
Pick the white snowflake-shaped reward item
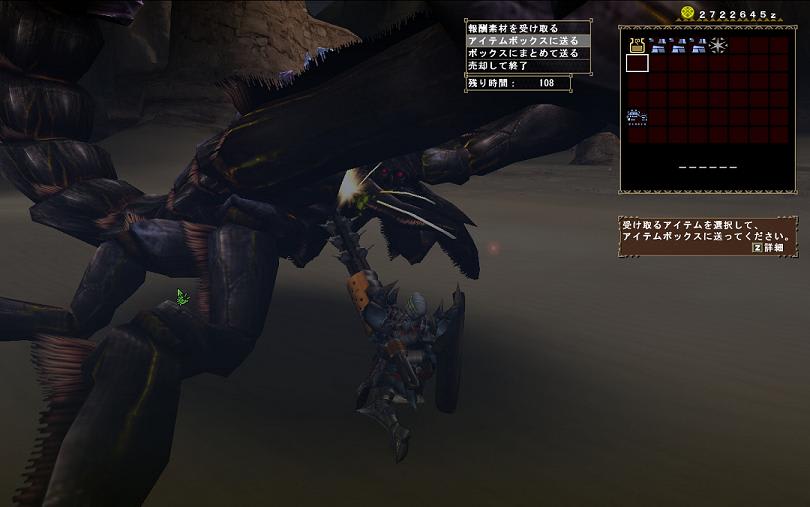click(x=718, y=45)
